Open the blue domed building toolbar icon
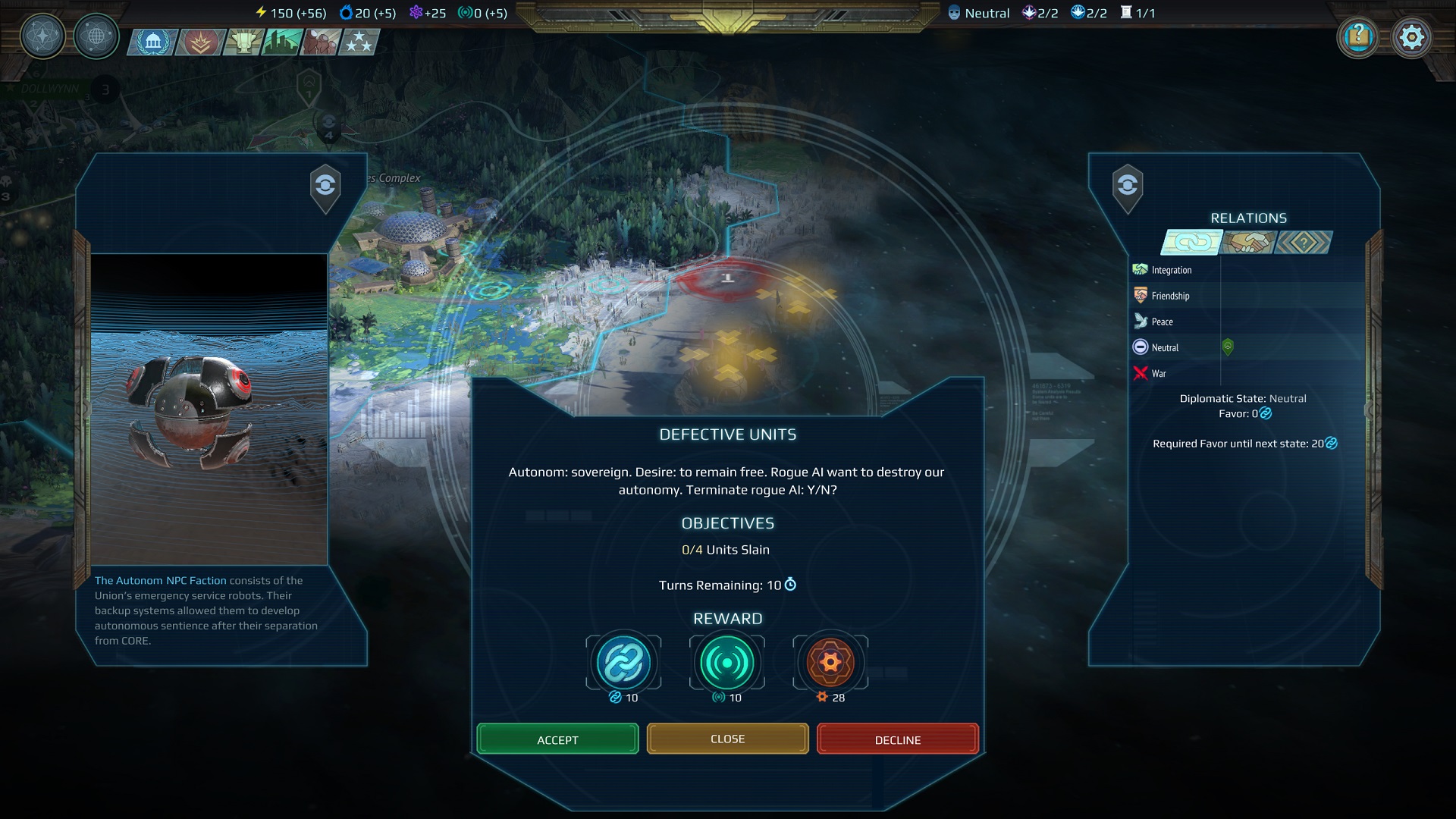The height and width of the screenshot is (819, 1456). tap(154, 42)
